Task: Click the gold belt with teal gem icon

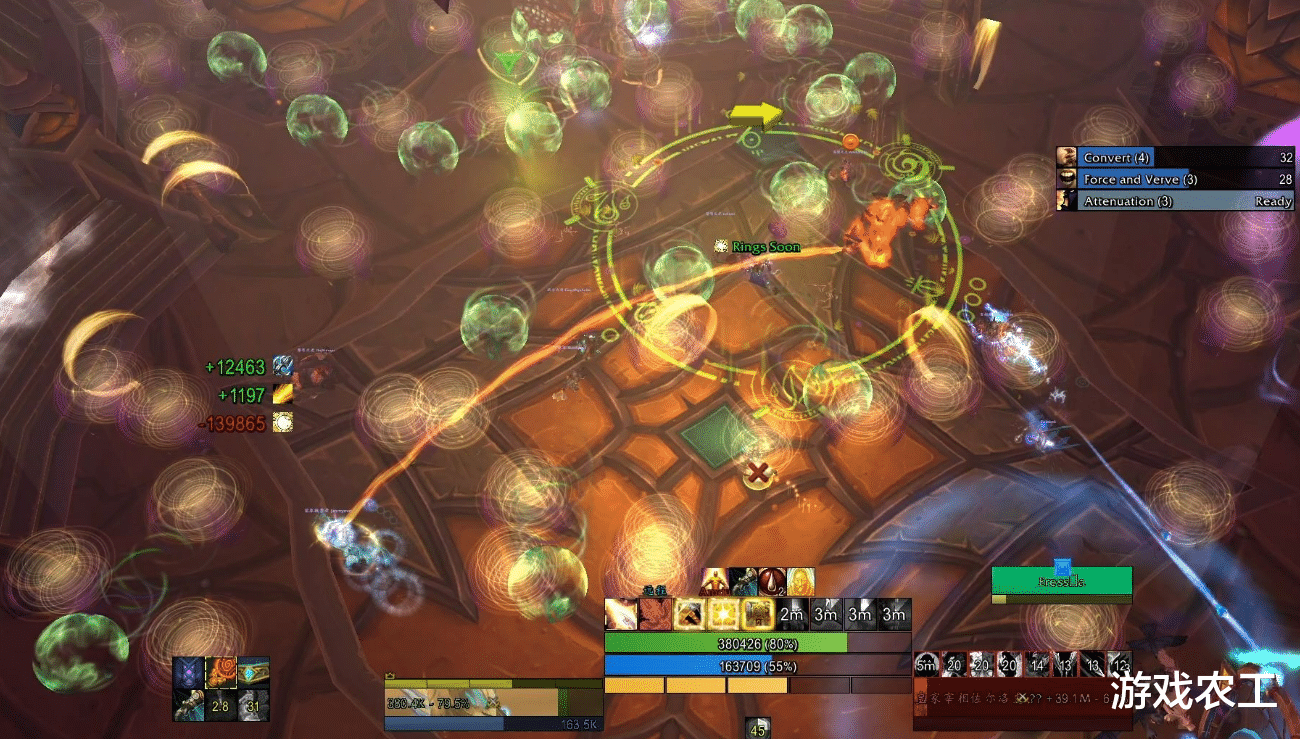Action: pyautogui.click(x=253, y=672)
